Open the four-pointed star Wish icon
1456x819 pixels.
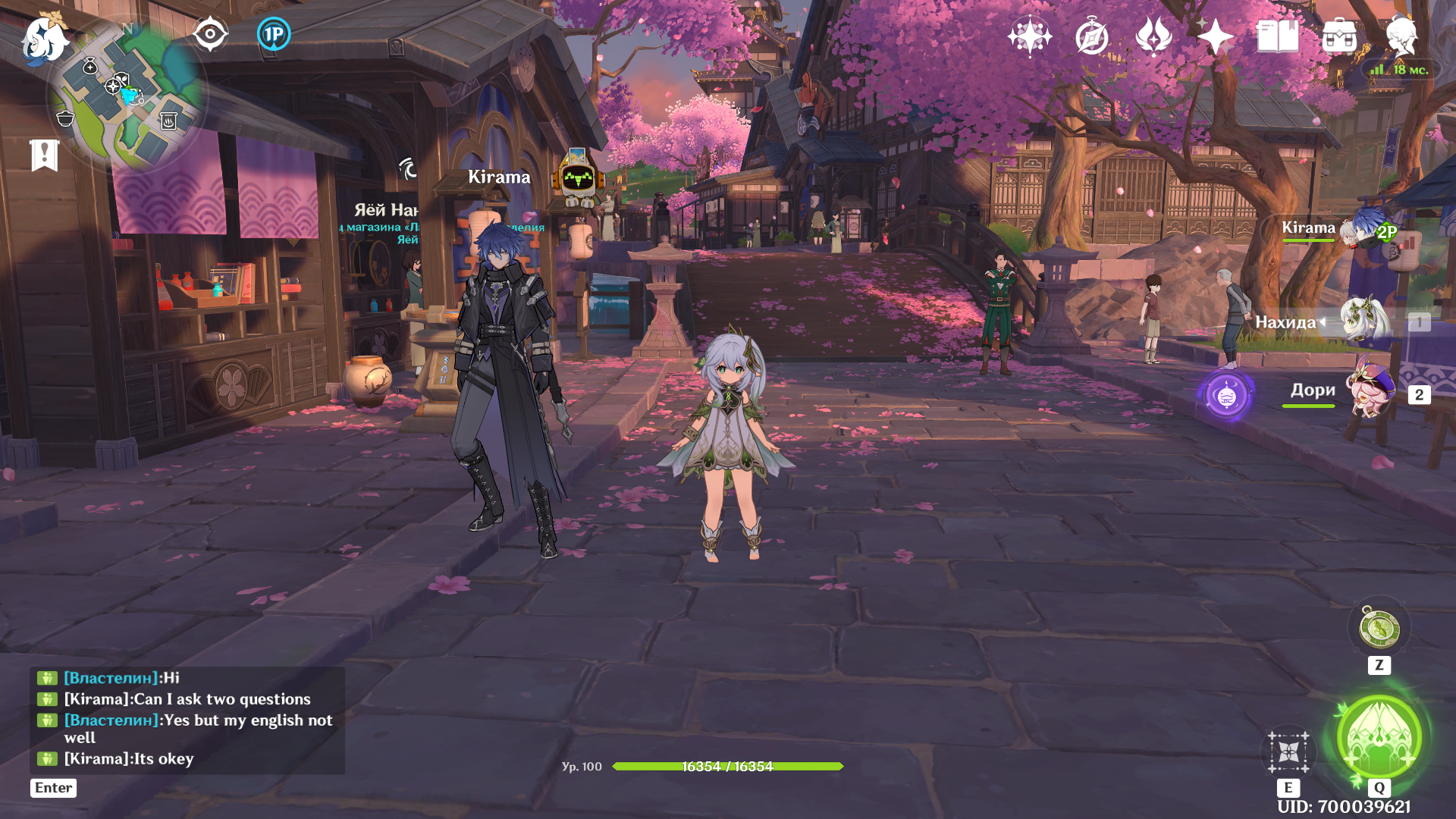coord(1215,36)
